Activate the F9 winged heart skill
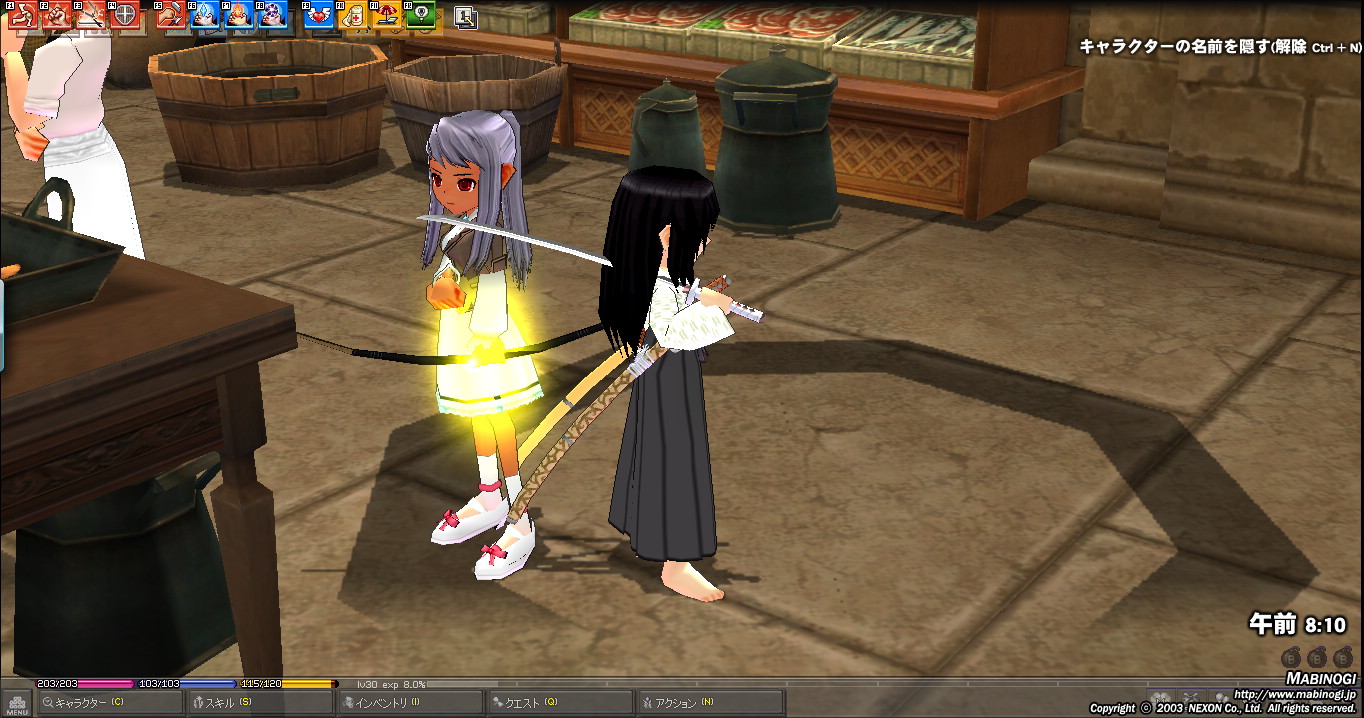Image resolution: width=1364 pixels, height=718 pixels. tap(317, 14)
